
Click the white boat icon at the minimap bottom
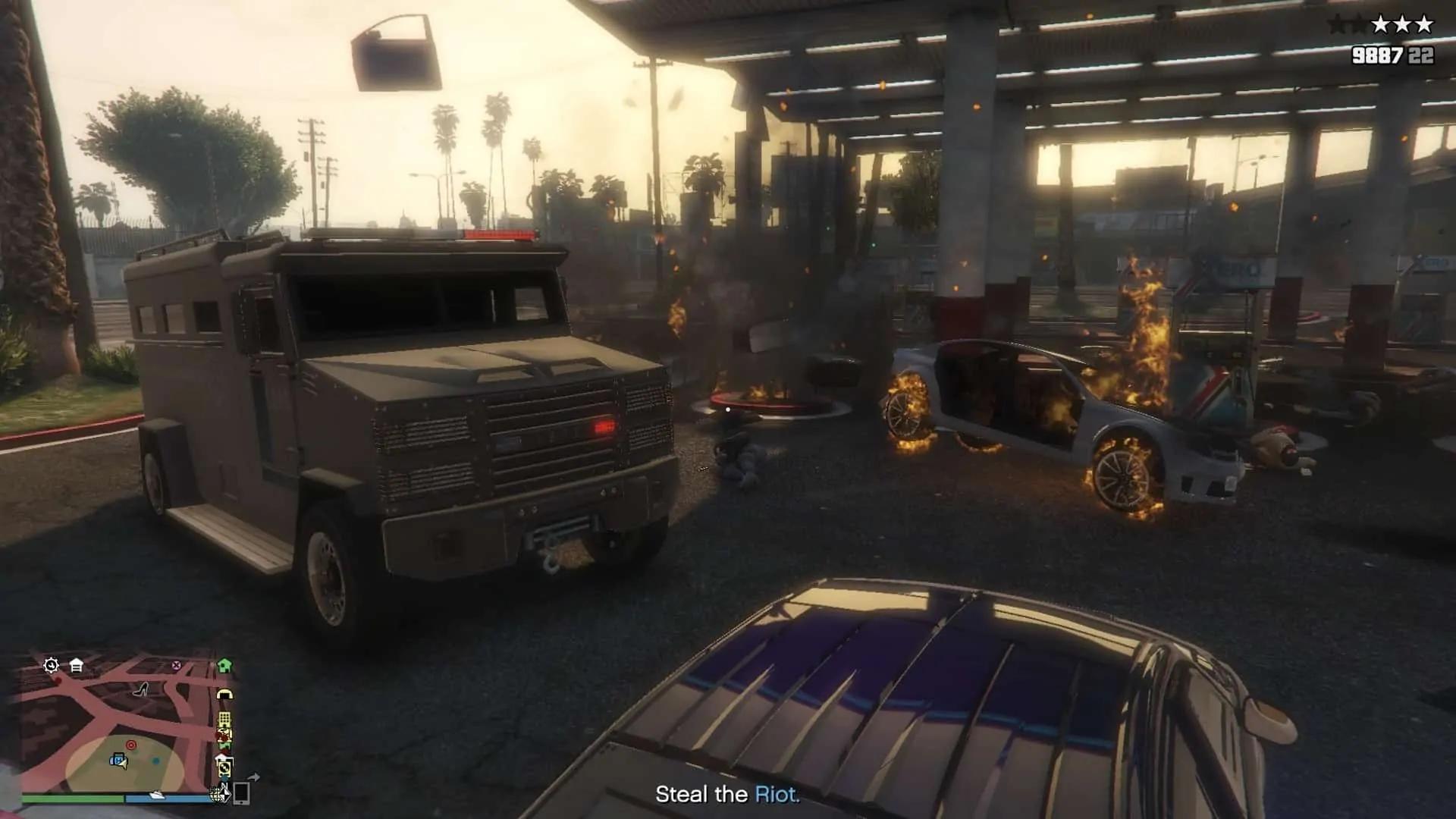157,795
